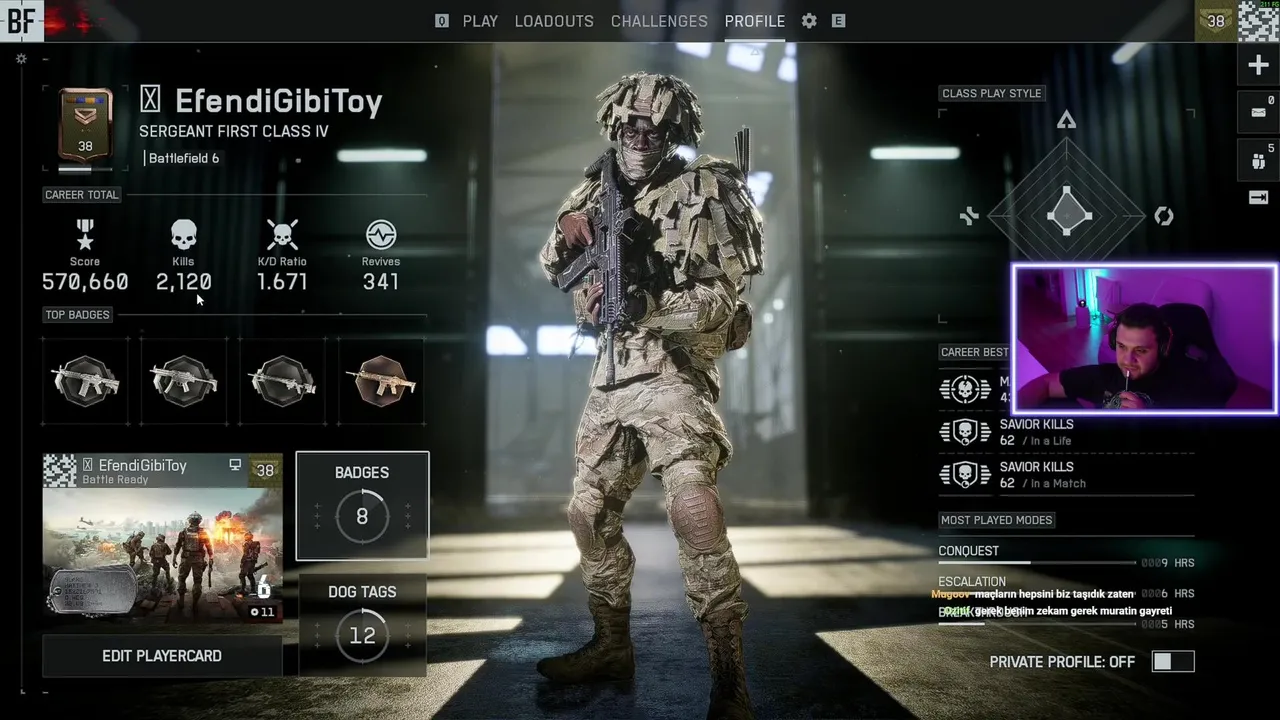Open the Dog Tags panel
Screen dimensions: 1280x720
[362, 623]
